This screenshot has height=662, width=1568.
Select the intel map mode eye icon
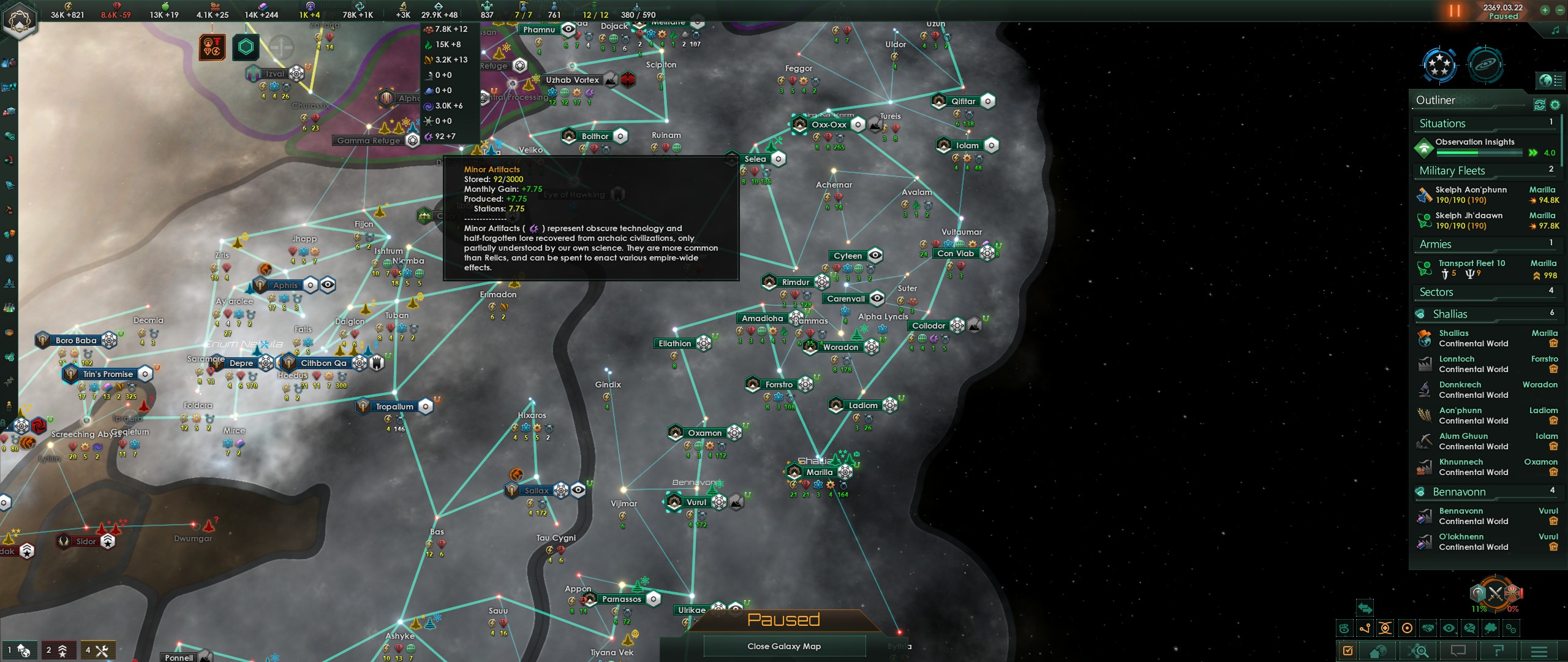coord(1449,630)
